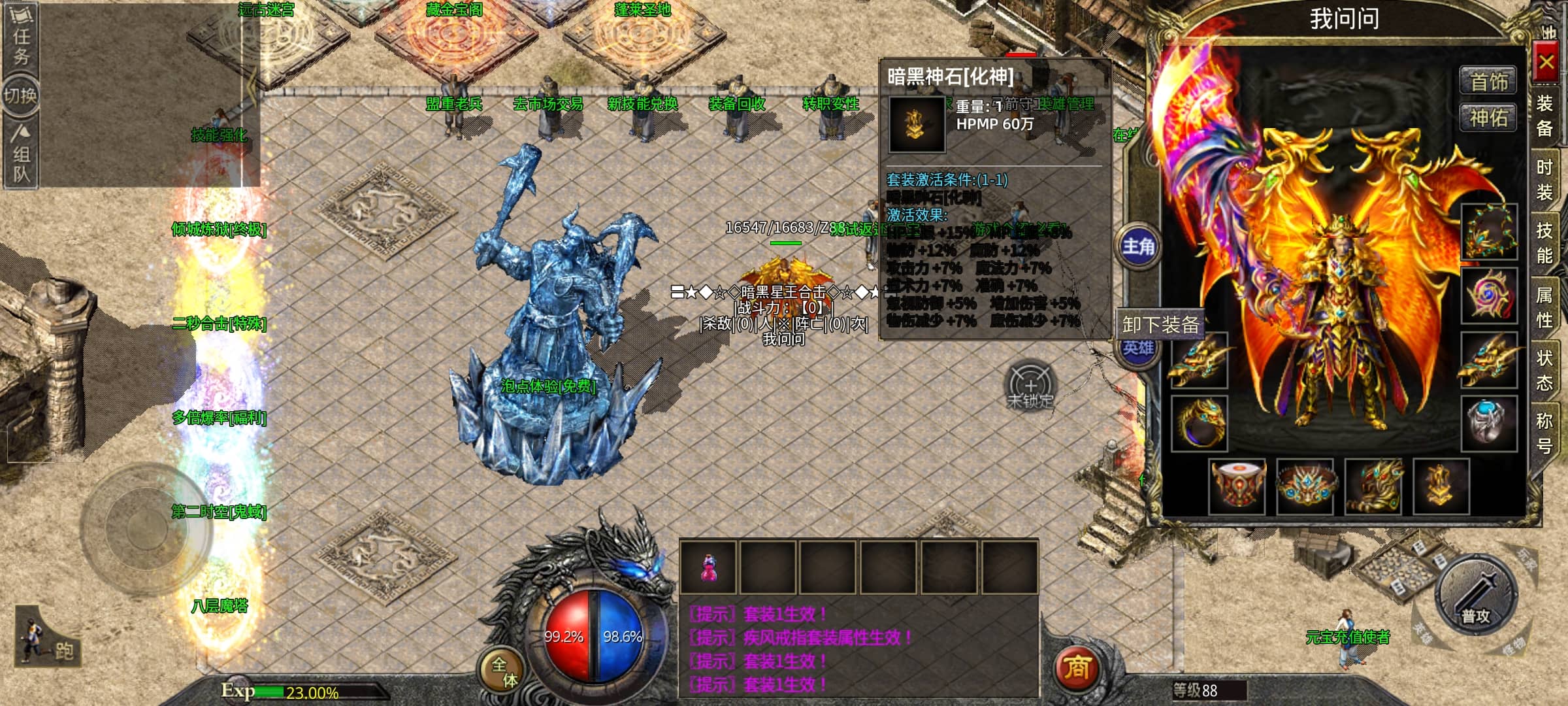Viewport: 1568px width, 706px height.
Task: Switch to the 属性 attributes tab
Action: [1544, 307]
